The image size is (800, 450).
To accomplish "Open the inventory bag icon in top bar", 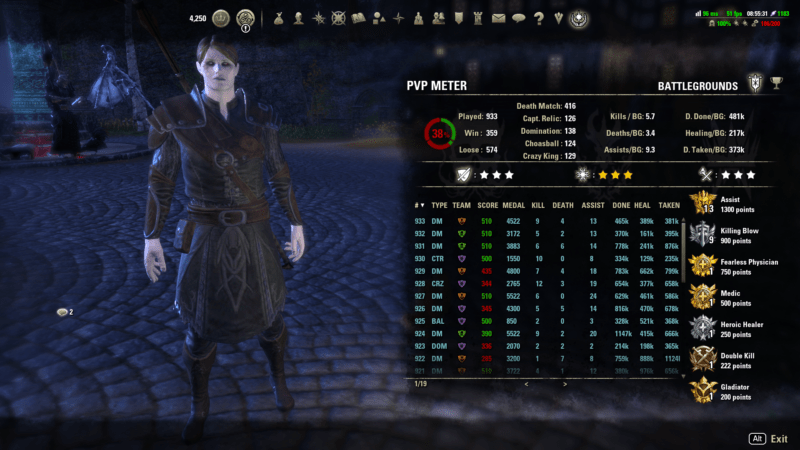I will (277, 18).
